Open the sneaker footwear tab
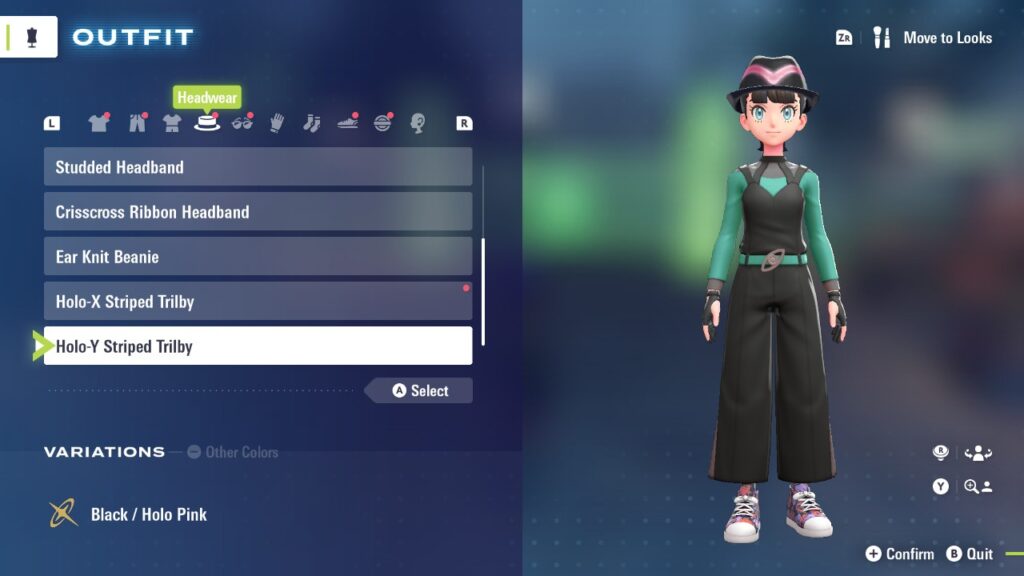This screenshot has width=1024, height=576. pyautogui.click(x=347, y=123)
